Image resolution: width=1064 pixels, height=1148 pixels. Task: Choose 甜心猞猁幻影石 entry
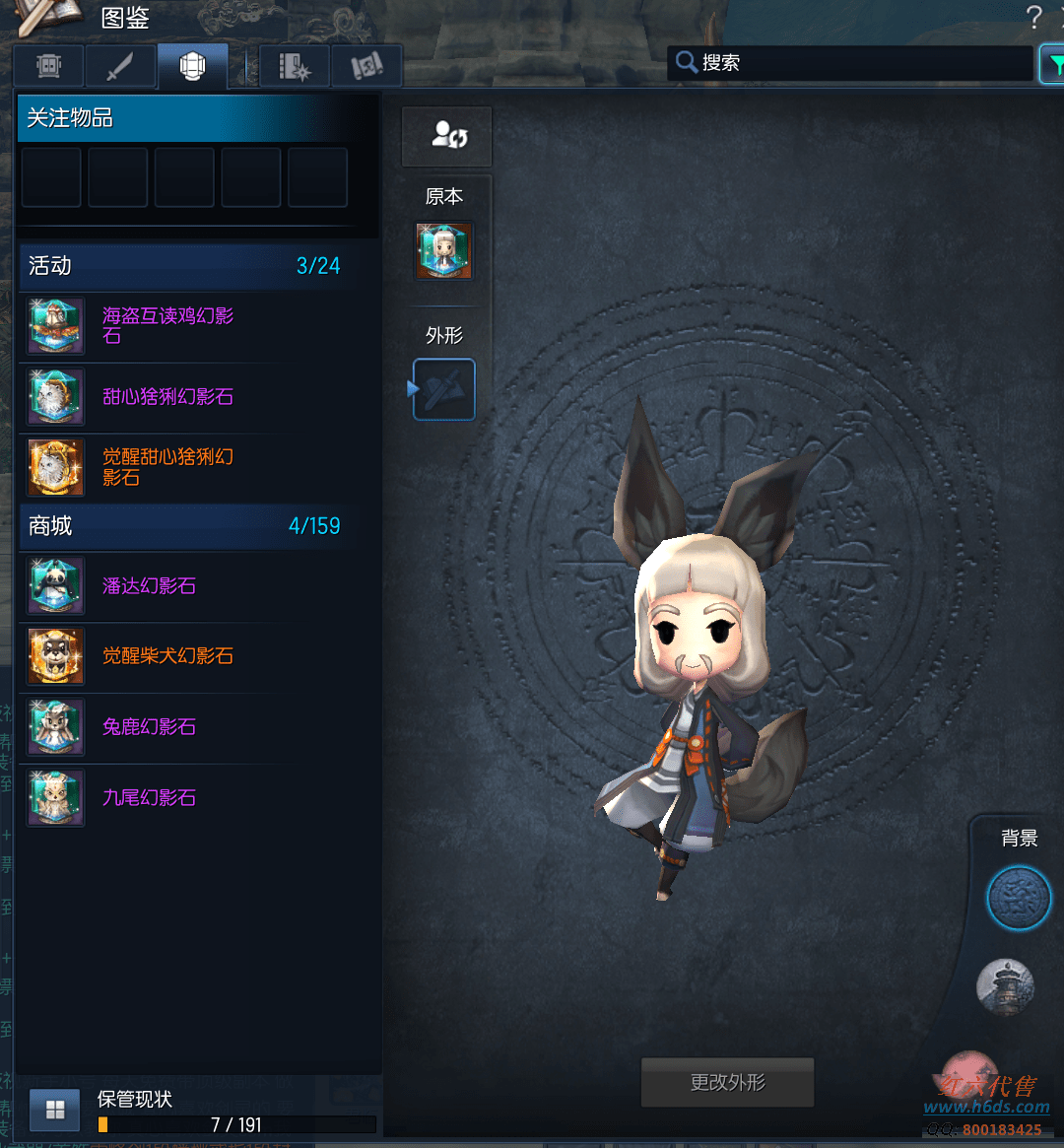coord(167,397)
